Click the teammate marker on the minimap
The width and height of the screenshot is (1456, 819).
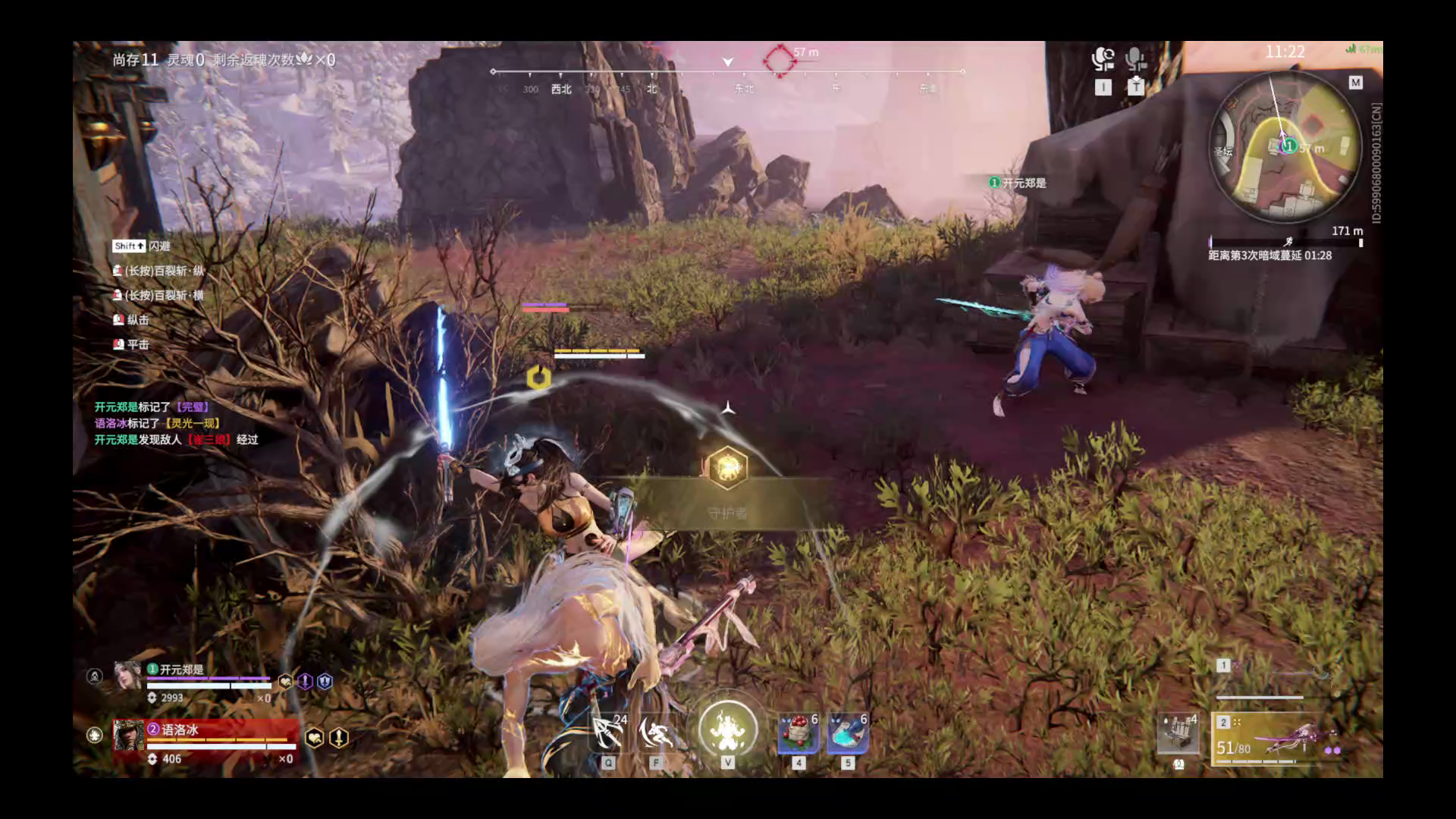(x=1288, y=146)
